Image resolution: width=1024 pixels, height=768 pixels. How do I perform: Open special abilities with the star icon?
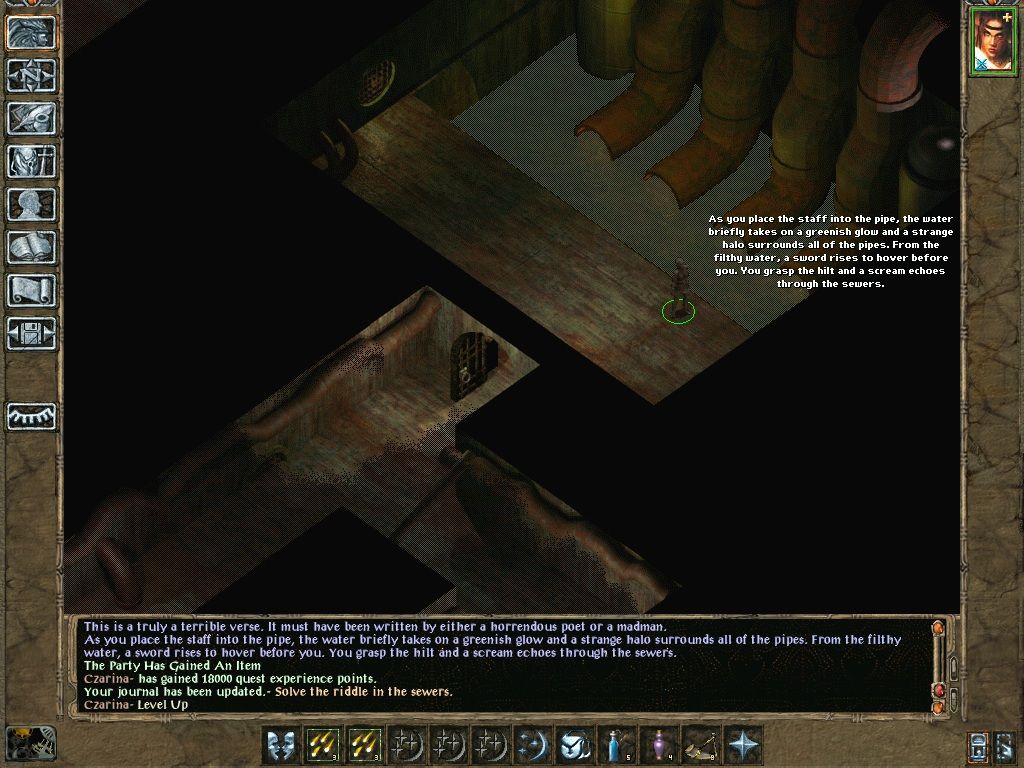[744, 745]
